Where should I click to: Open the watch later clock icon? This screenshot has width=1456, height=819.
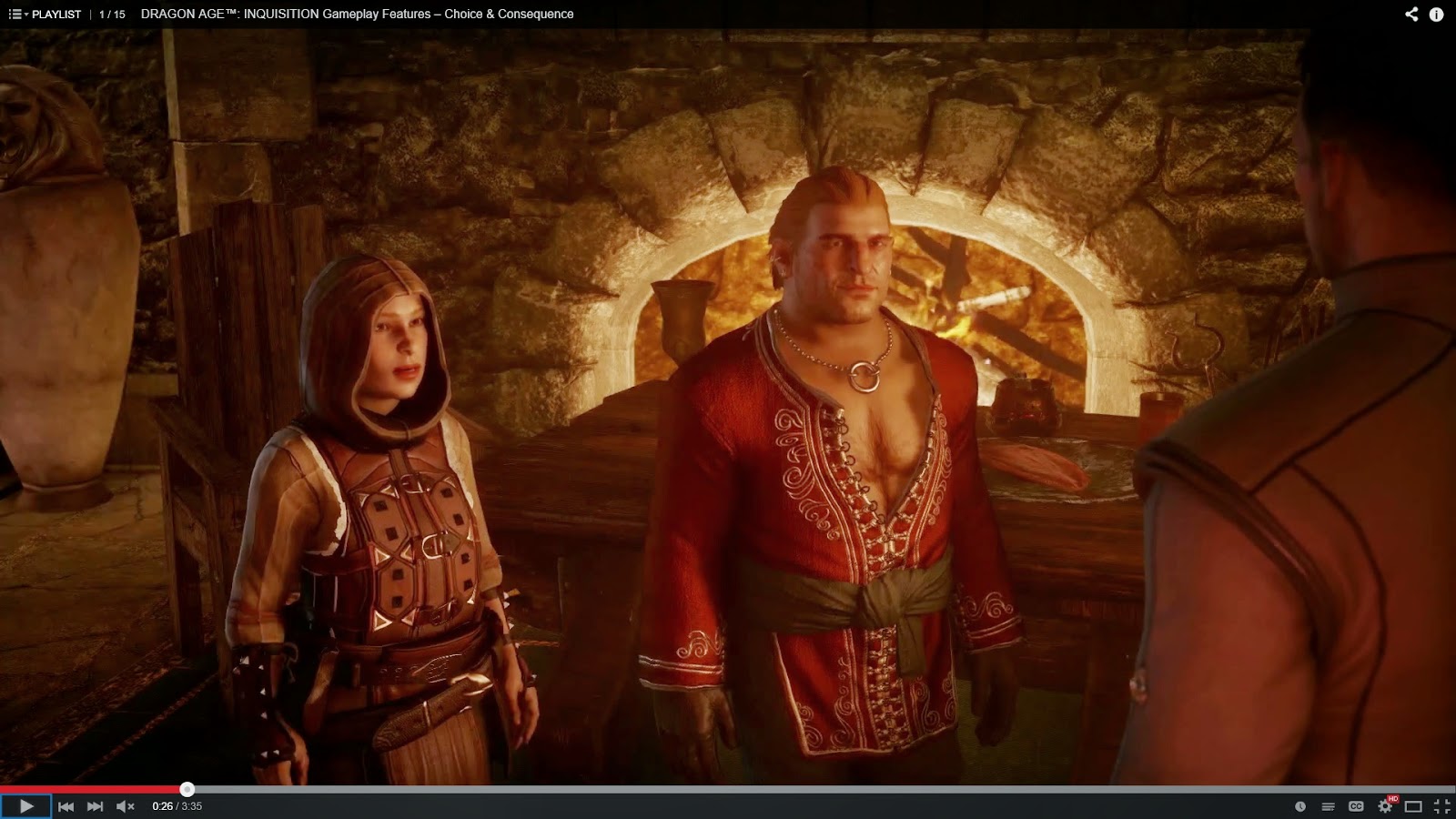[x=1300, y=806]
